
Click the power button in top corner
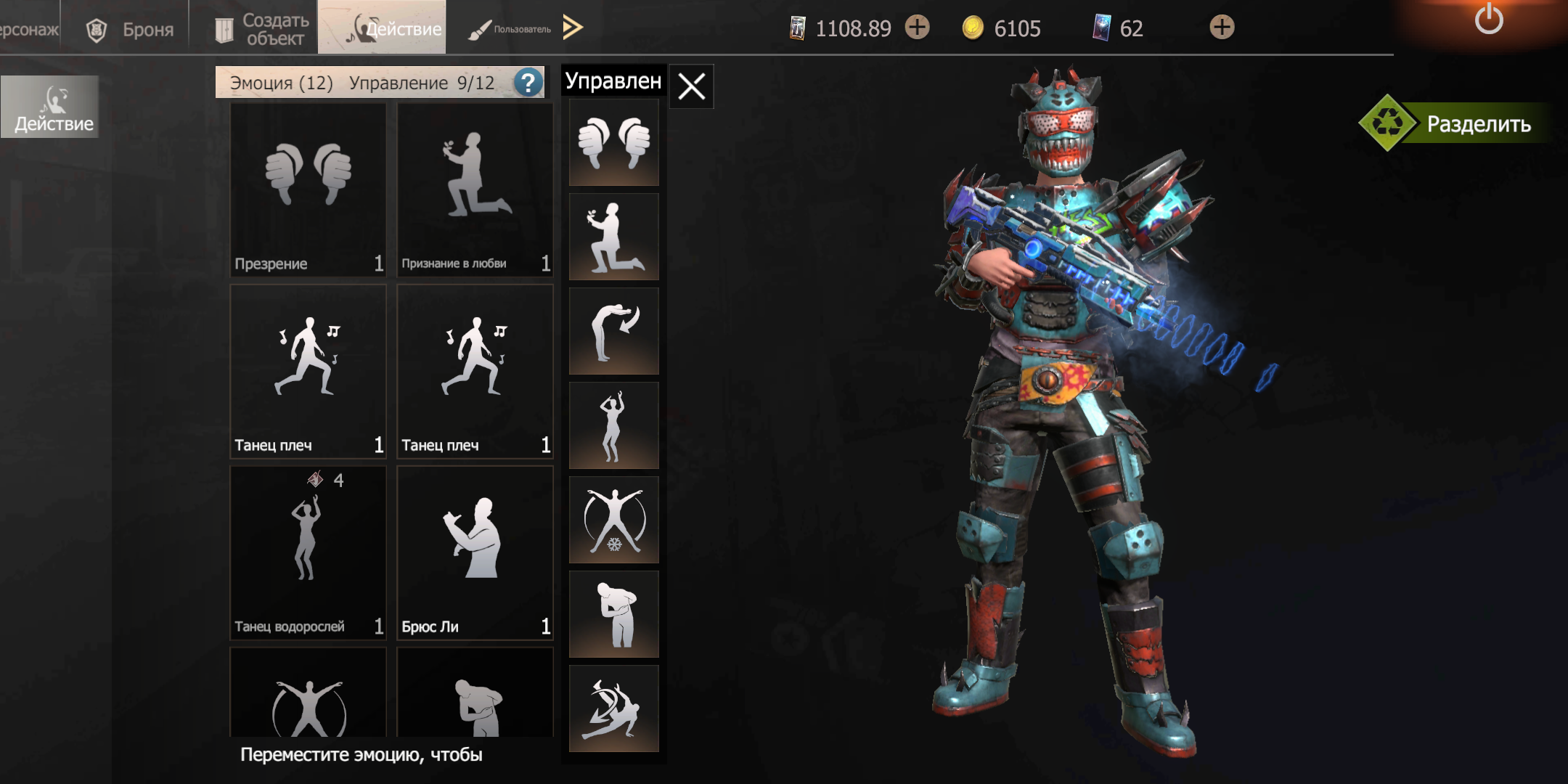point(1488,19)
